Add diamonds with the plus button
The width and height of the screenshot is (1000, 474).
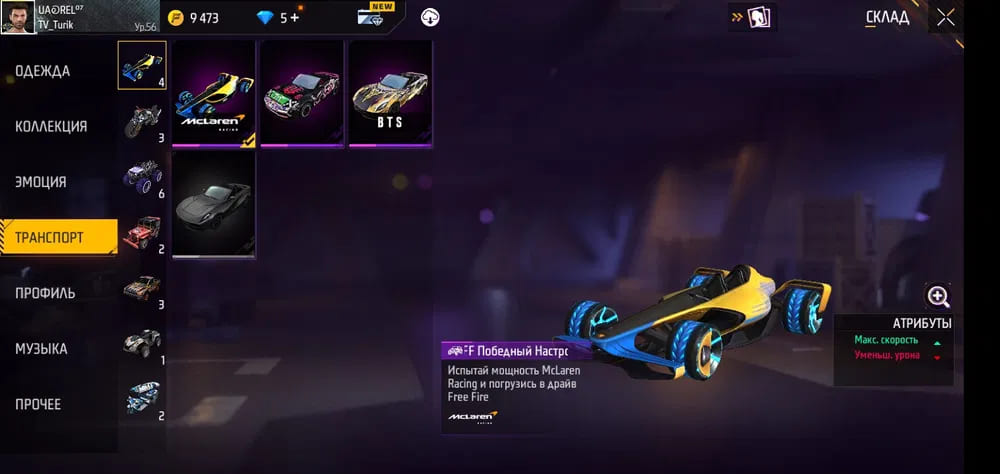(295, 18)
